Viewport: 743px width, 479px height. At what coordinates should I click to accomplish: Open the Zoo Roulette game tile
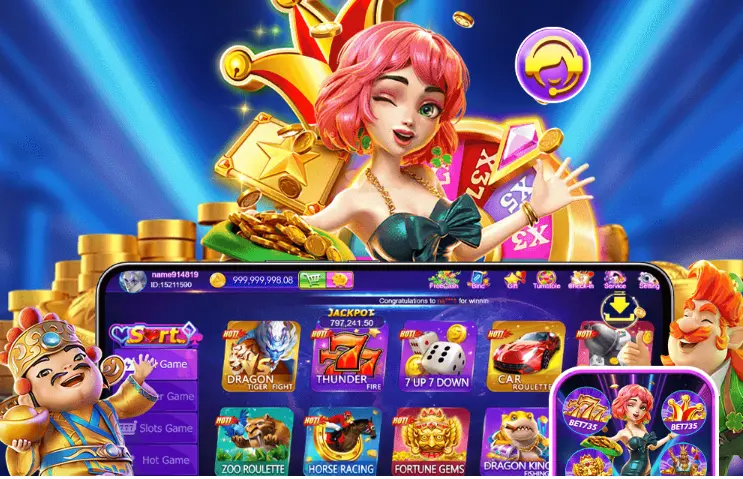(x=254, y=440)
